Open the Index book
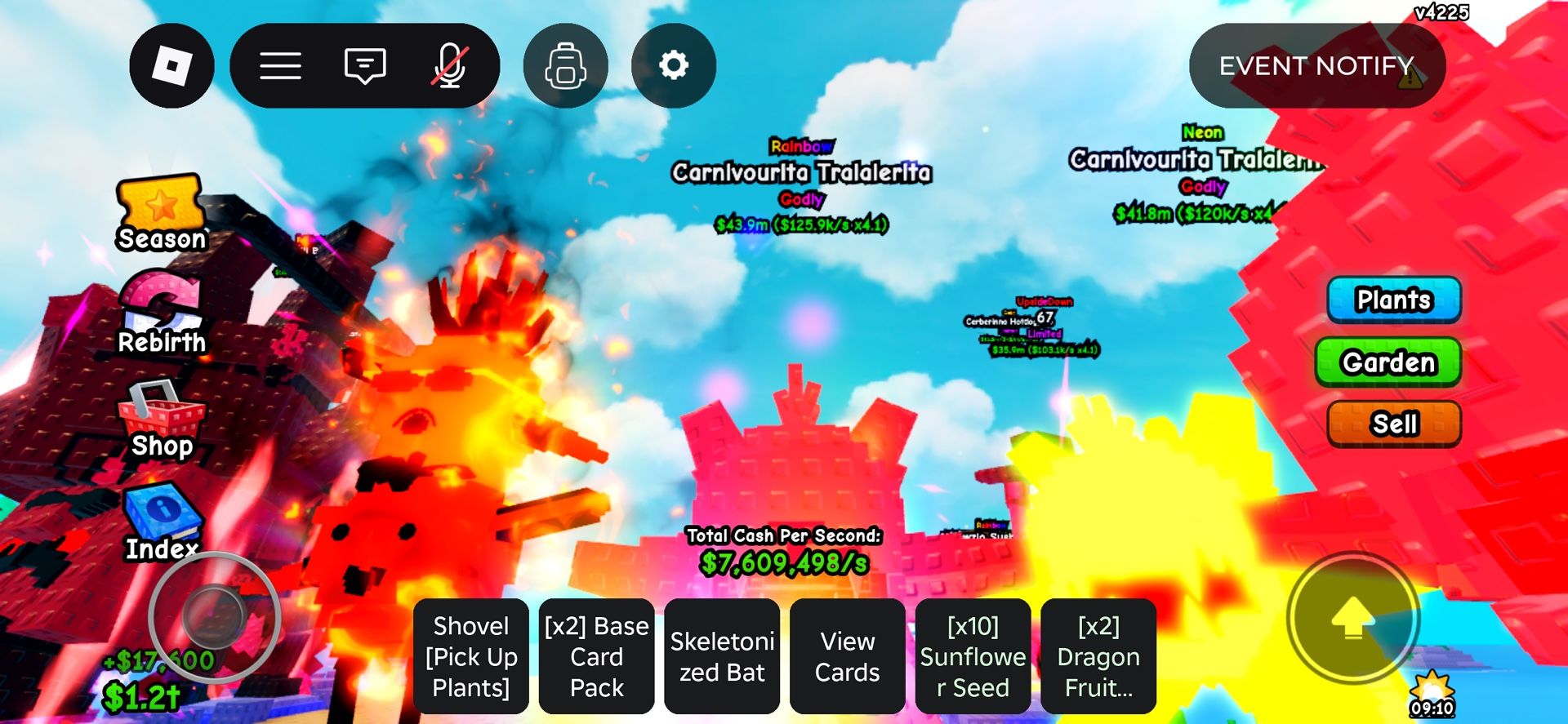Viewport: 1568px width, 724px height. tap(162, 522)
